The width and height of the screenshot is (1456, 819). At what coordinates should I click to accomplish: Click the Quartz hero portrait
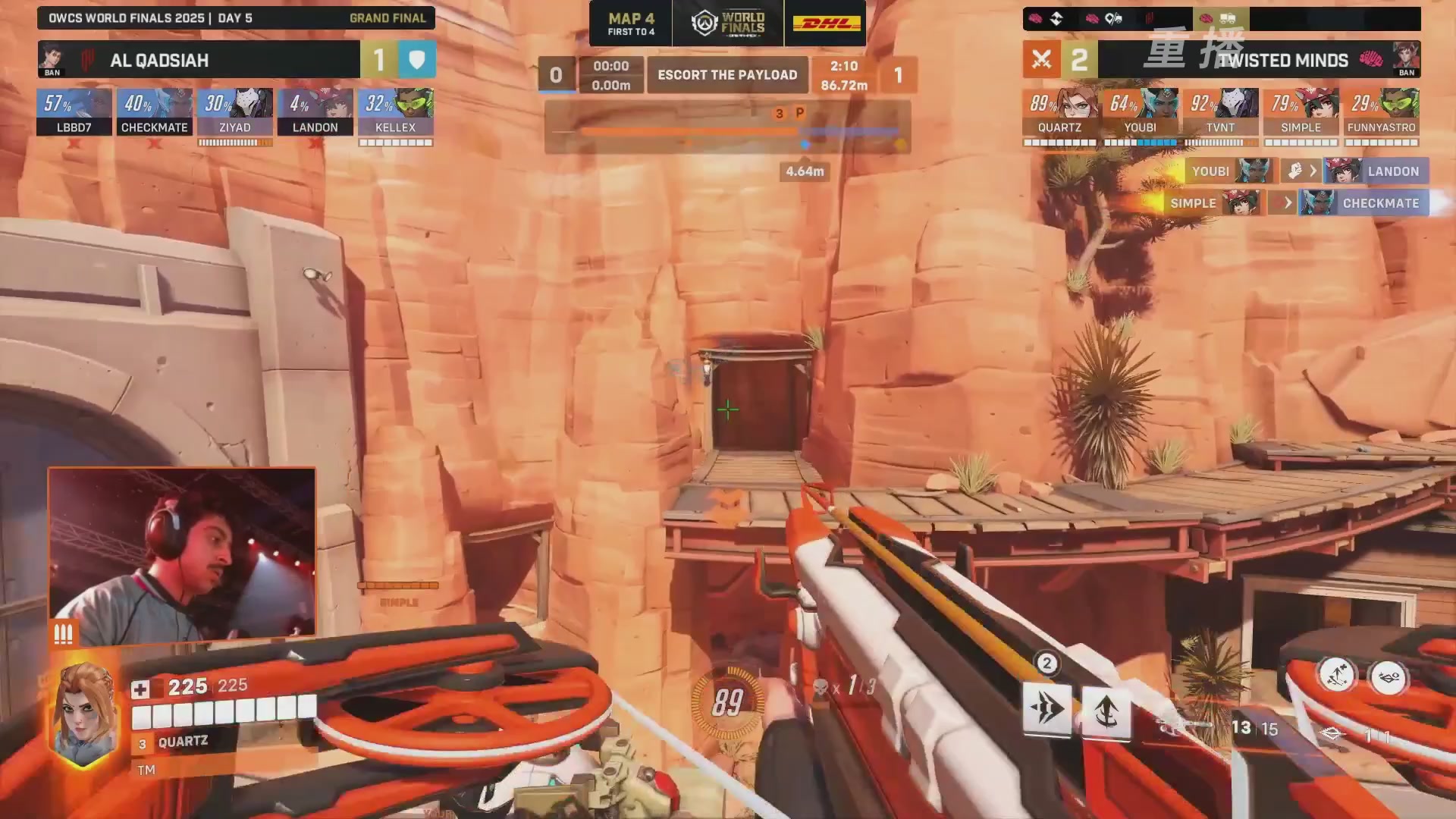click(x=83, y=714)
